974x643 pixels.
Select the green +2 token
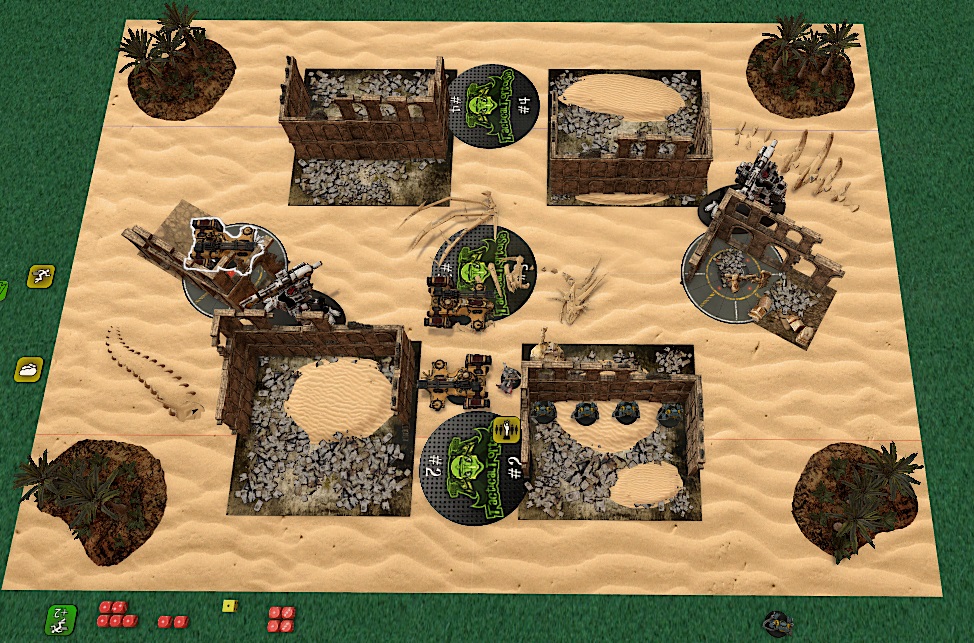61,619
